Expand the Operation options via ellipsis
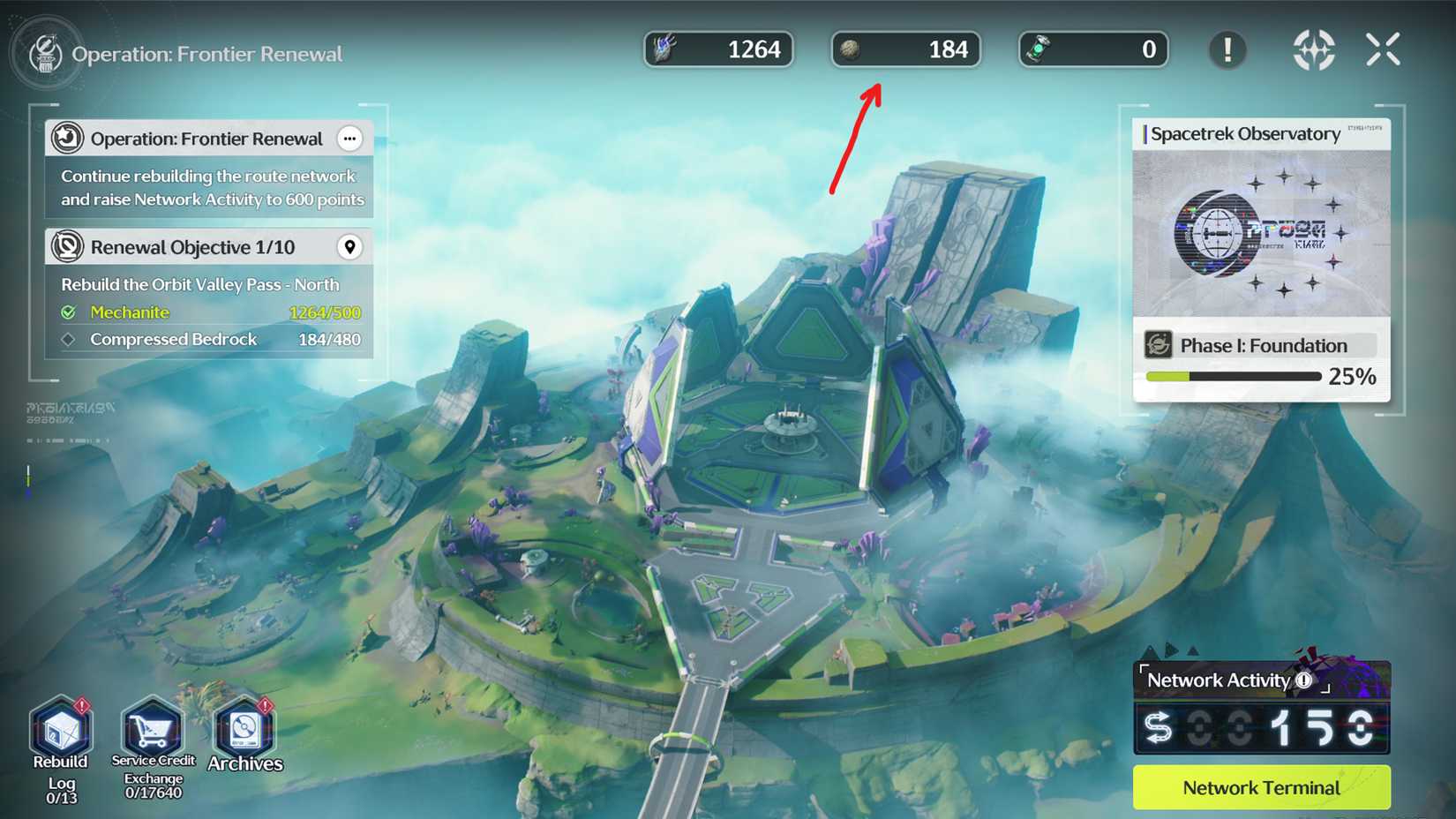Screen dimensions: 1456x819 tap(349, 139)
